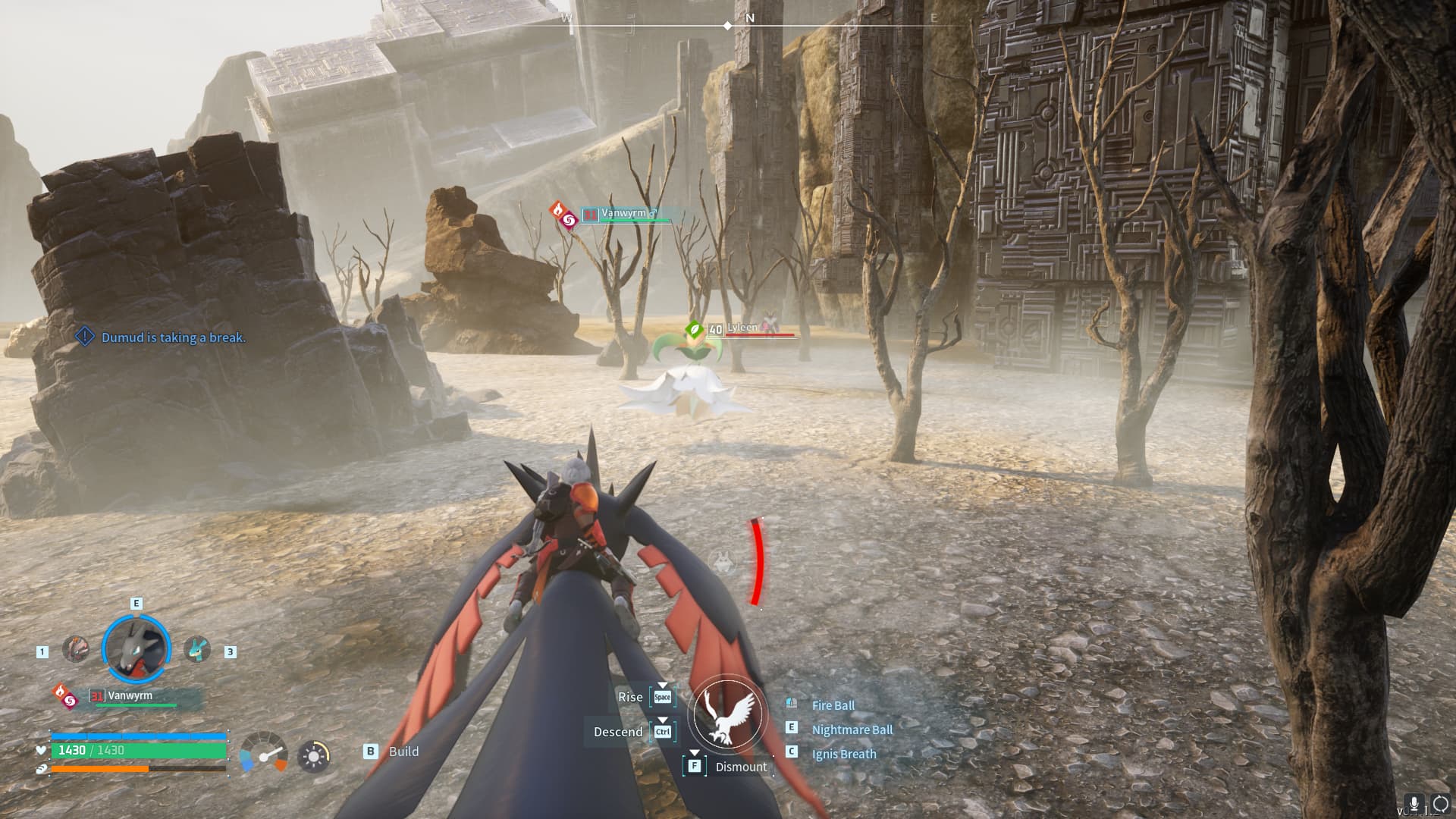Open the Build option

click(403, 752)
